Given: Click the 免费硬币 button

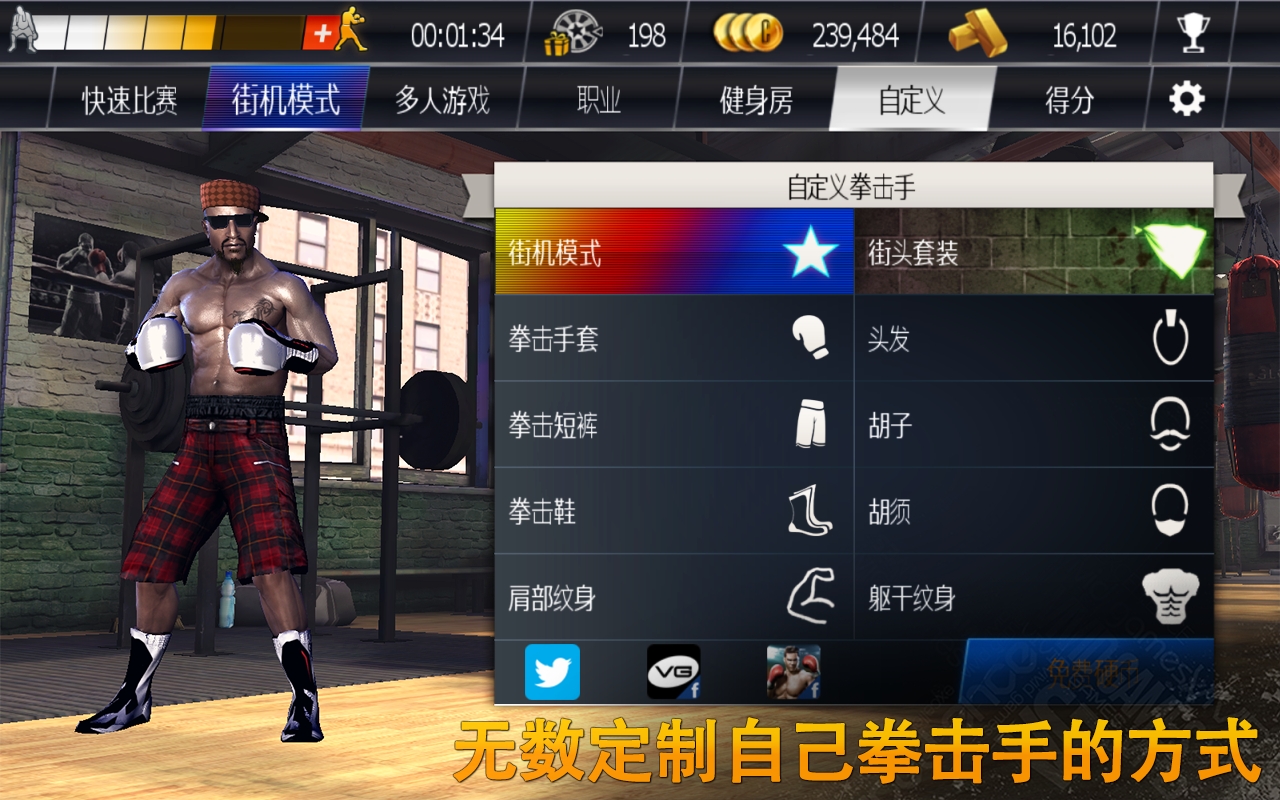Looking at the screenshot, I should tap(1085, 673).
